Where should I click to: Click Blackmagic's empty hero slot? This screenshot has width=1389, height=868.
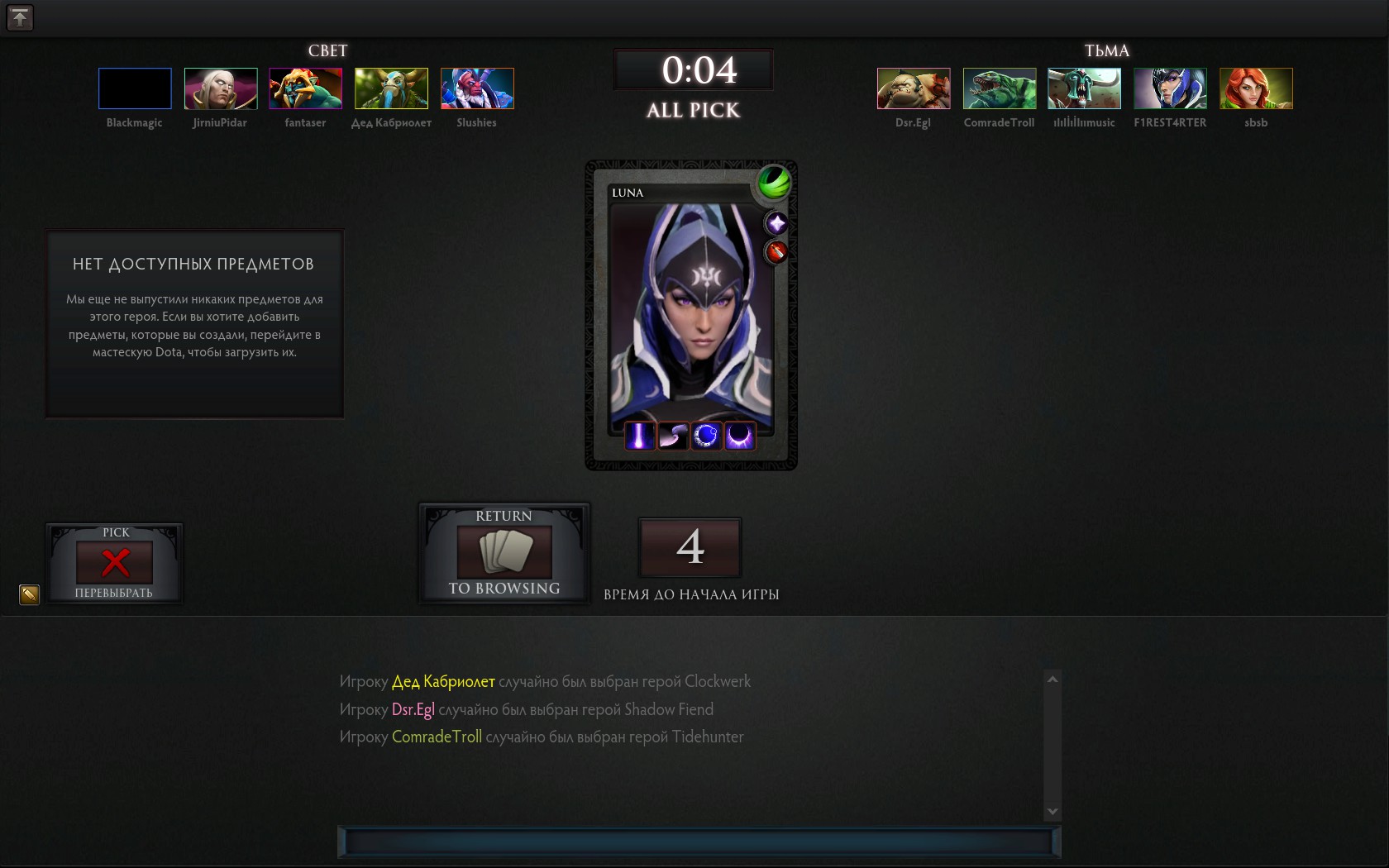coord(135,88)
